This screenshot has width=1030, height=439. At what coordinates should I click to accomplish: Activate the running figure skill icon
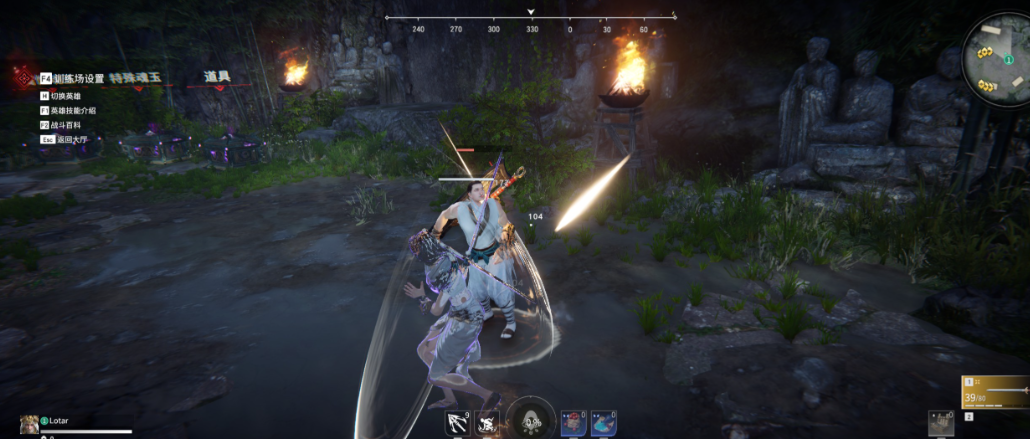coord(488,423)
